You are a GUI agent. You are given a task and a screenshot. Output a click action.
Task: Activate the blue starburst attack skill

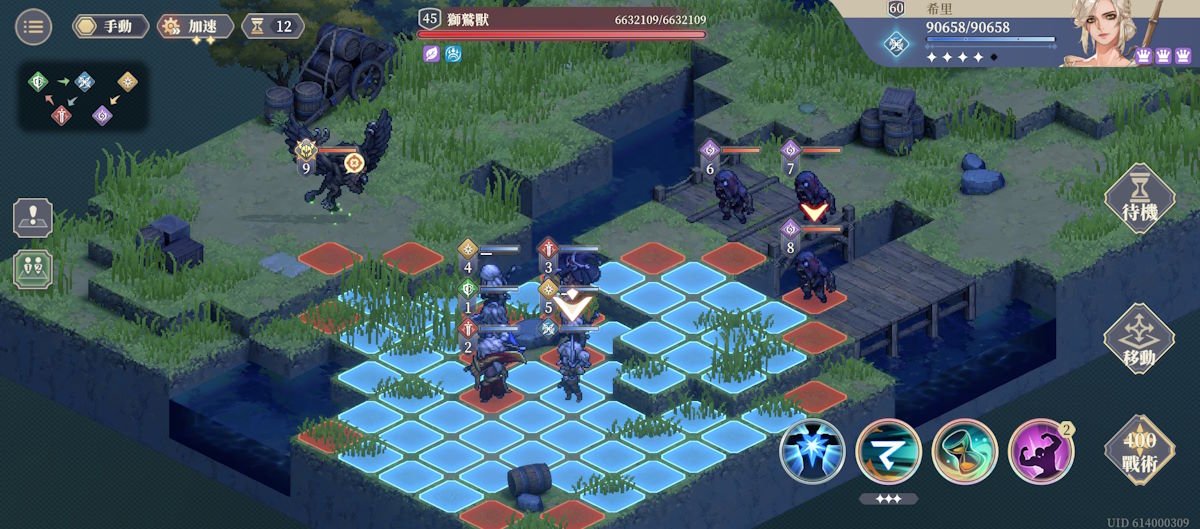pyautogui.click(x=812, y=451)
